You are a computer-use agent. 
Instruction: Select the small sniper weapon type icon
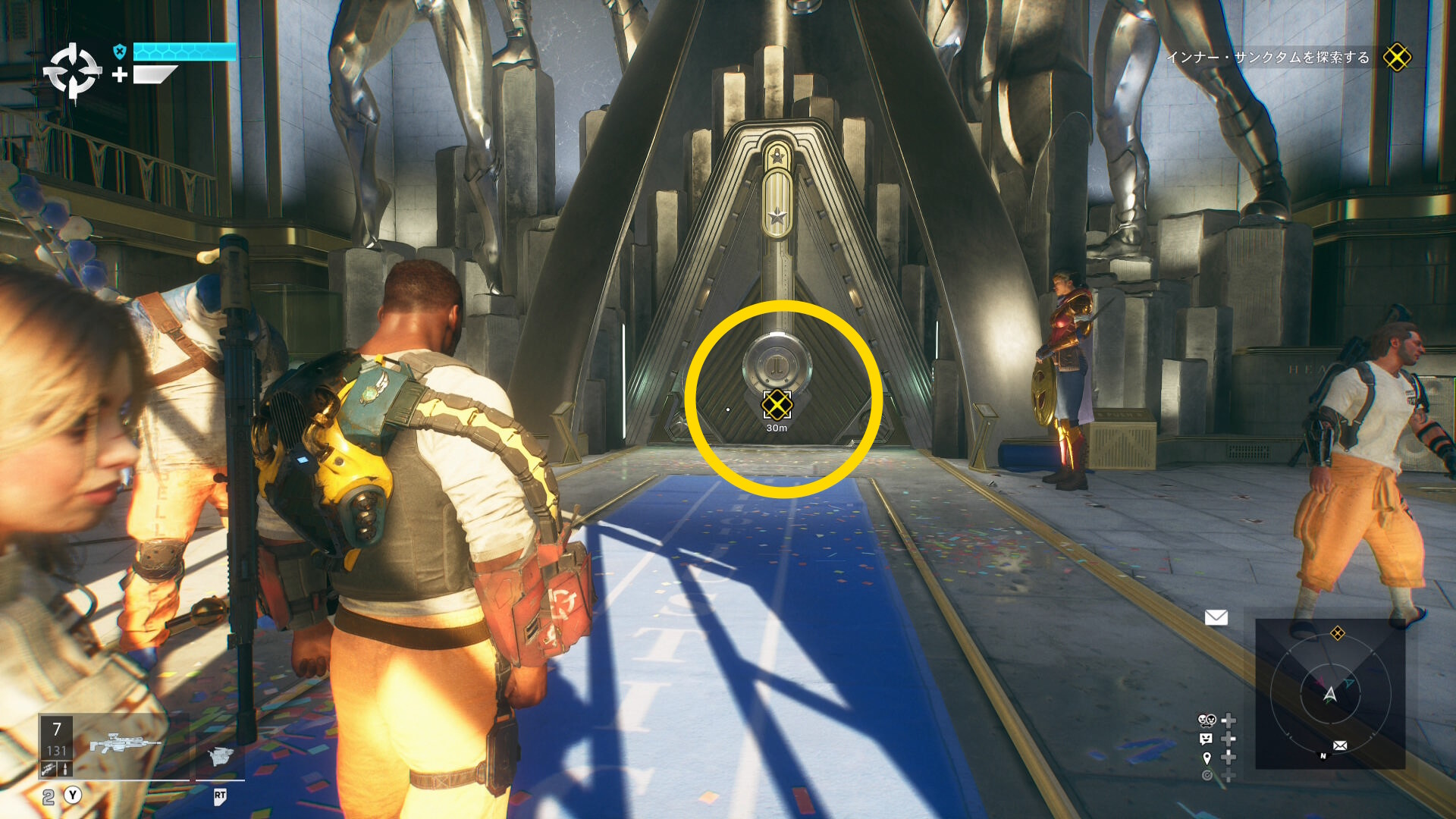(x=49, y=769)
